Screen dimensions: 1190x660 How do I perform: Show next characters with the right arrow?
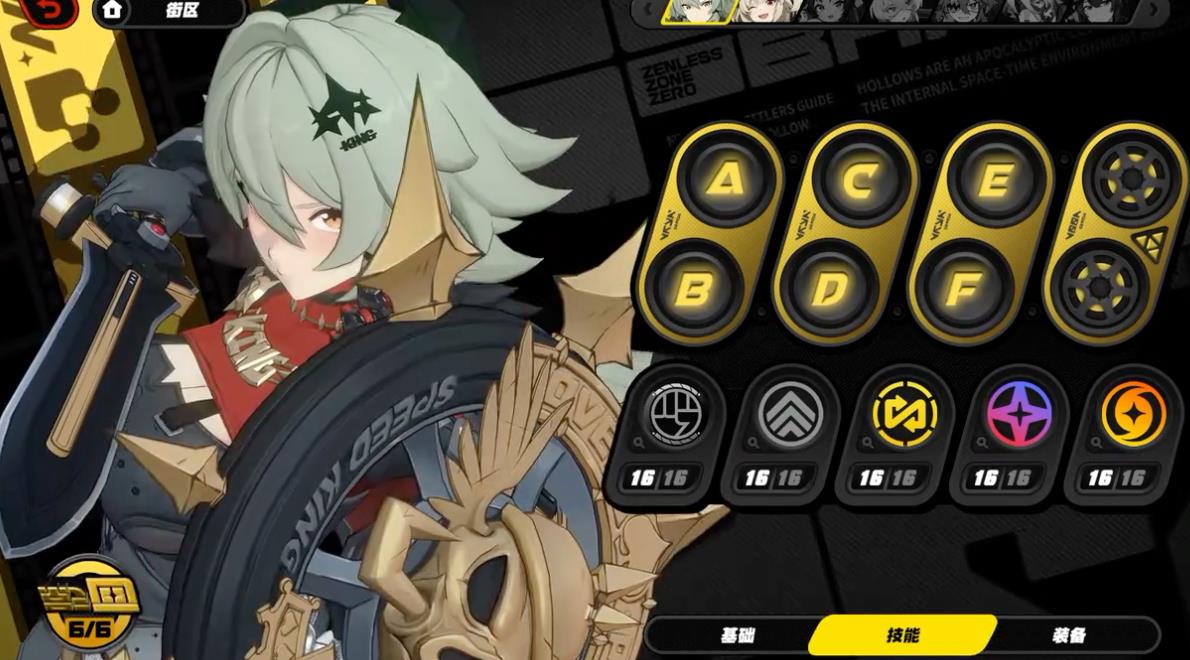coord(1153,10)
